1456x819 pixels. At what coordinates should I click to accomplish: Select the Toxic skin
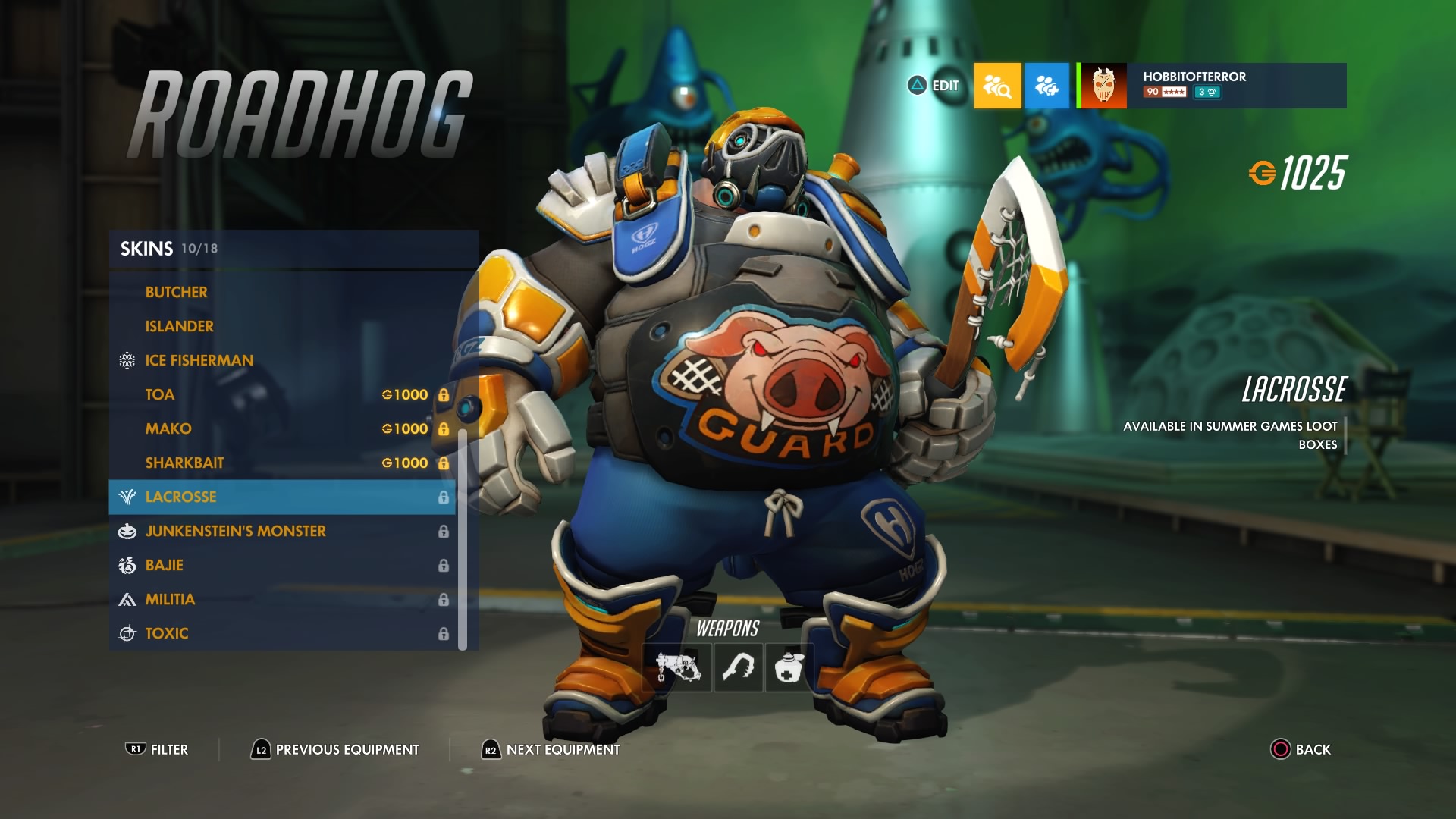pos(168,632)
